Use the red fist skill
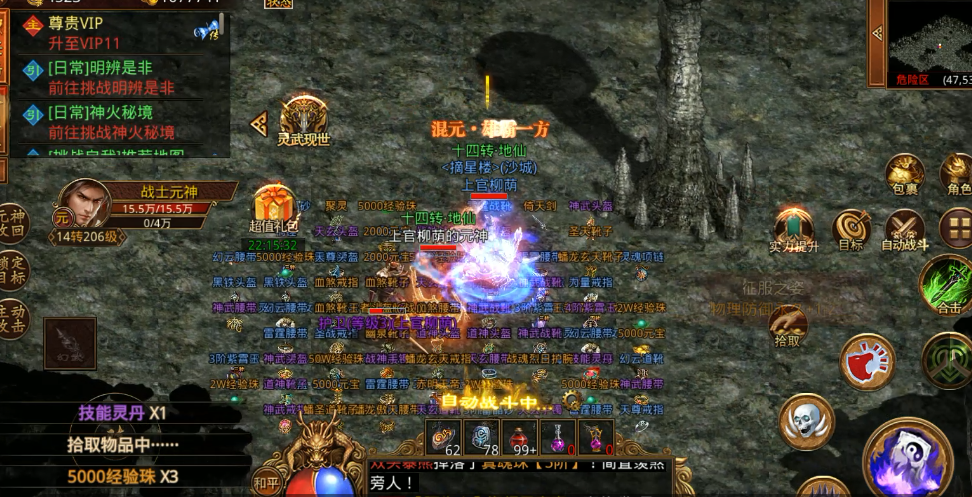 867,359
